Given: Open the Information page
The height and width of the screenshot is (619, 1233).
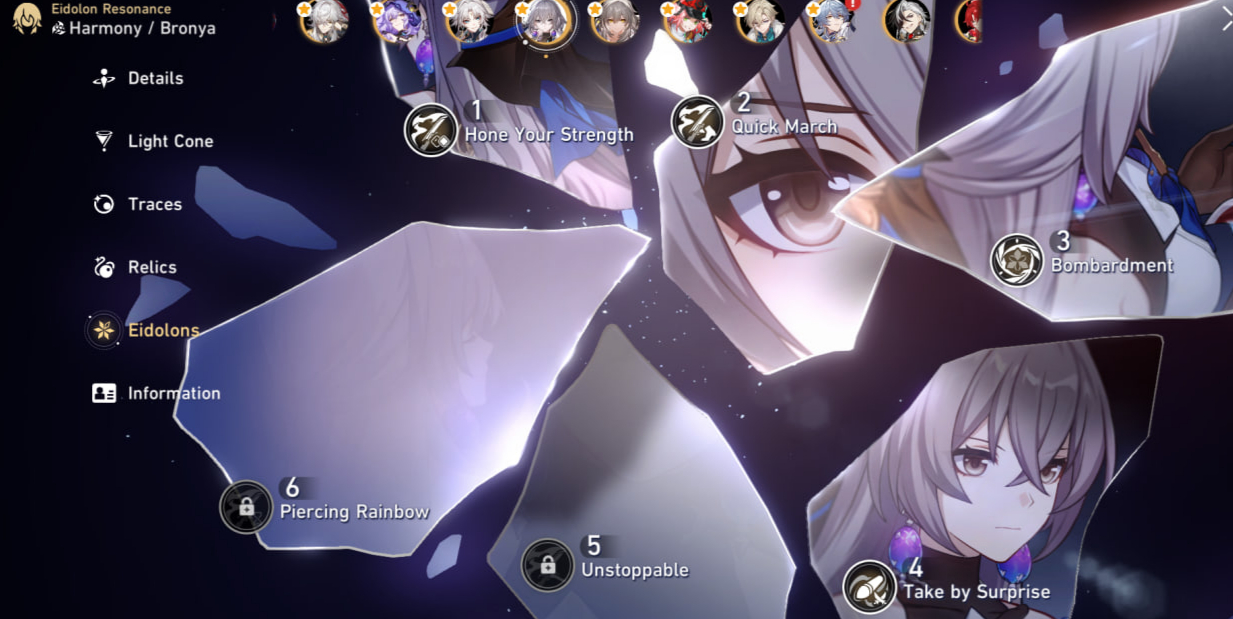Looking at the screenshot, I should [x=173, y=393].
